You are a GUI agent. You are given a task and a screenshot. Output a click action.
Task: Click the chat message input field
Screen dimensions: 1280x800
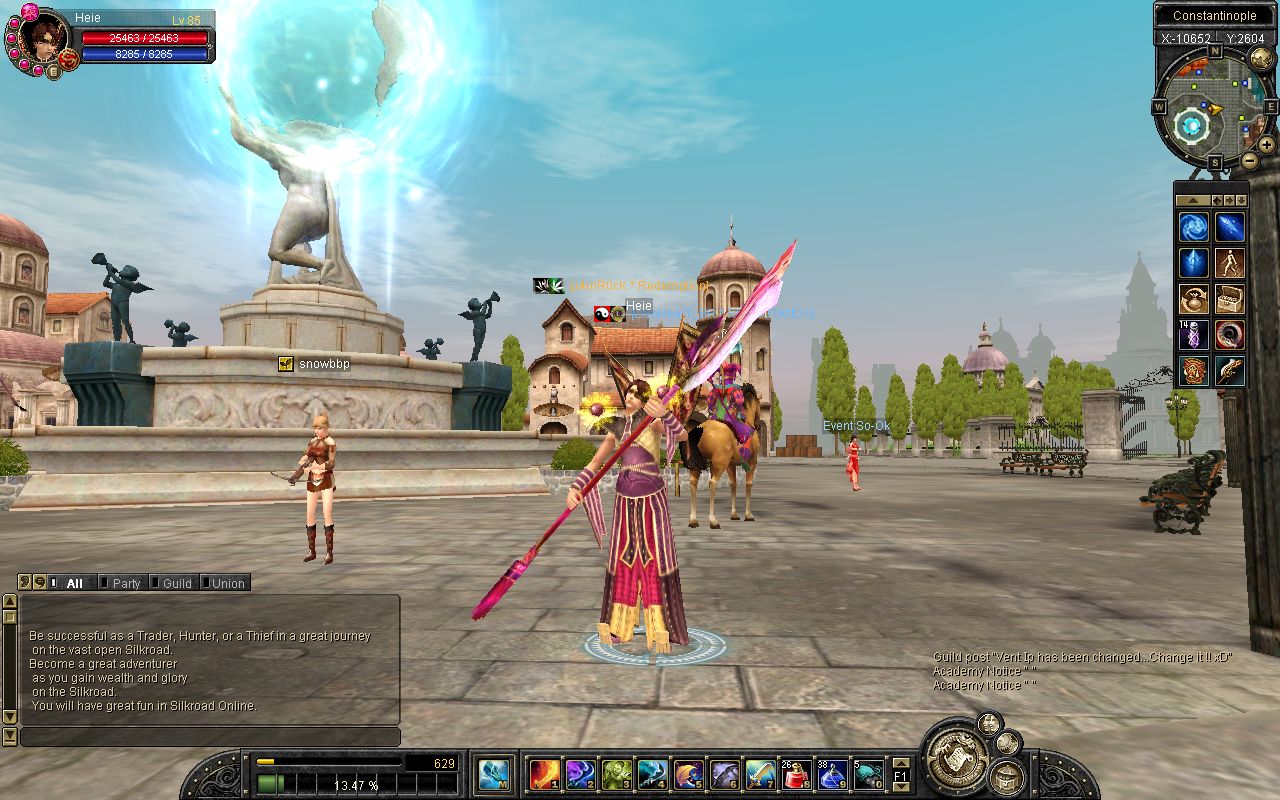coord(210,737)
